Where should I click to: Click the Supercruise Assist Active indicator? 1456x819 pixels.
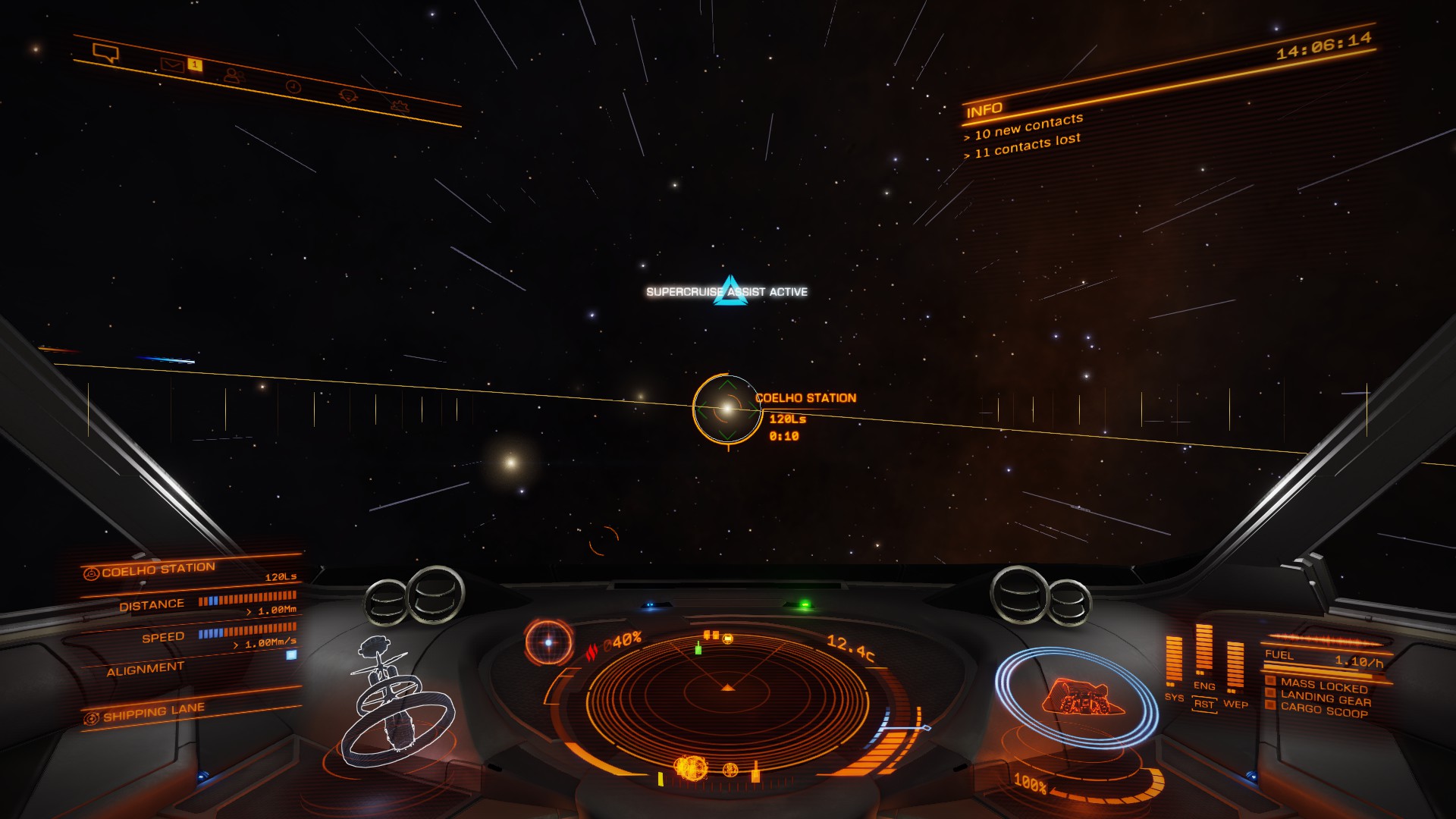point(727,292)
